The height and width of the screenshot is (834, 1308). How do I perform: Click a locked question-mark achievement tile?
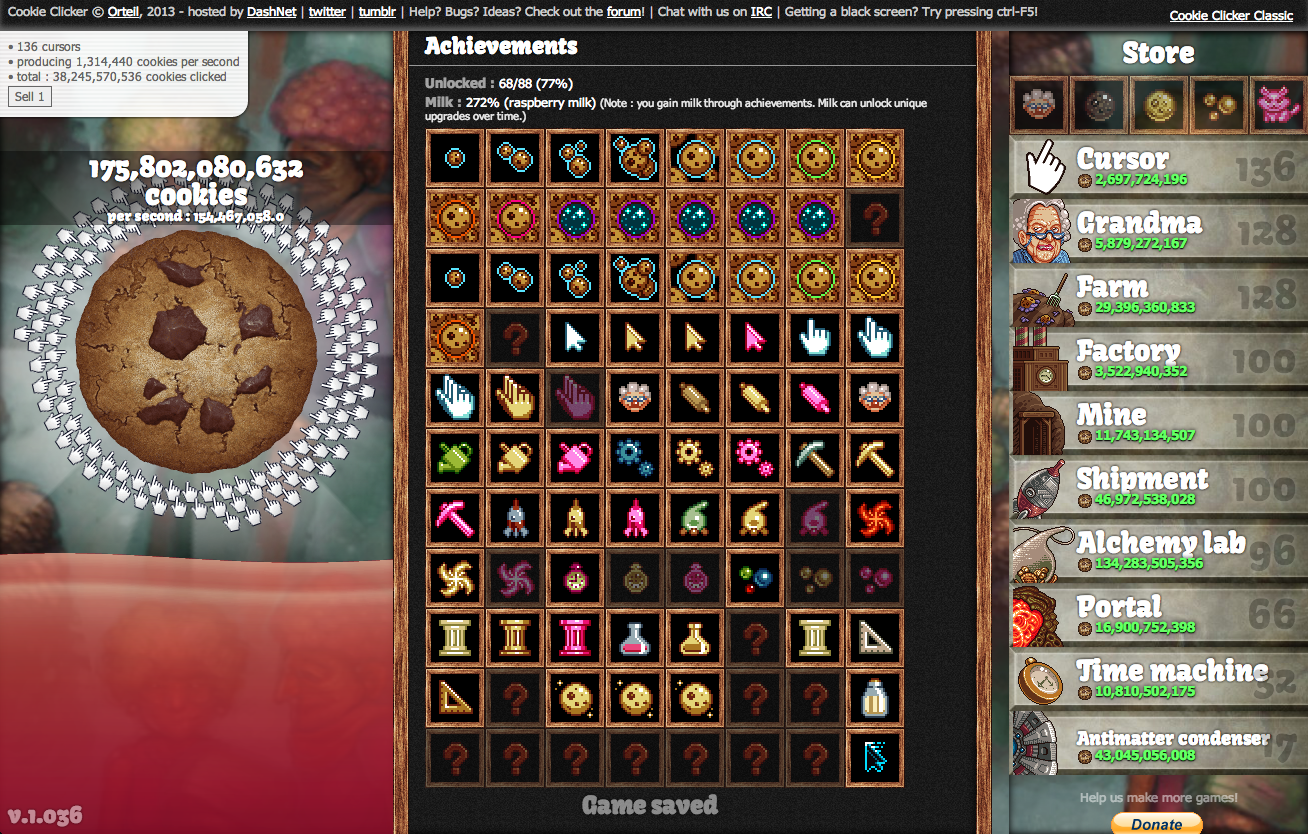click(455, 758)
